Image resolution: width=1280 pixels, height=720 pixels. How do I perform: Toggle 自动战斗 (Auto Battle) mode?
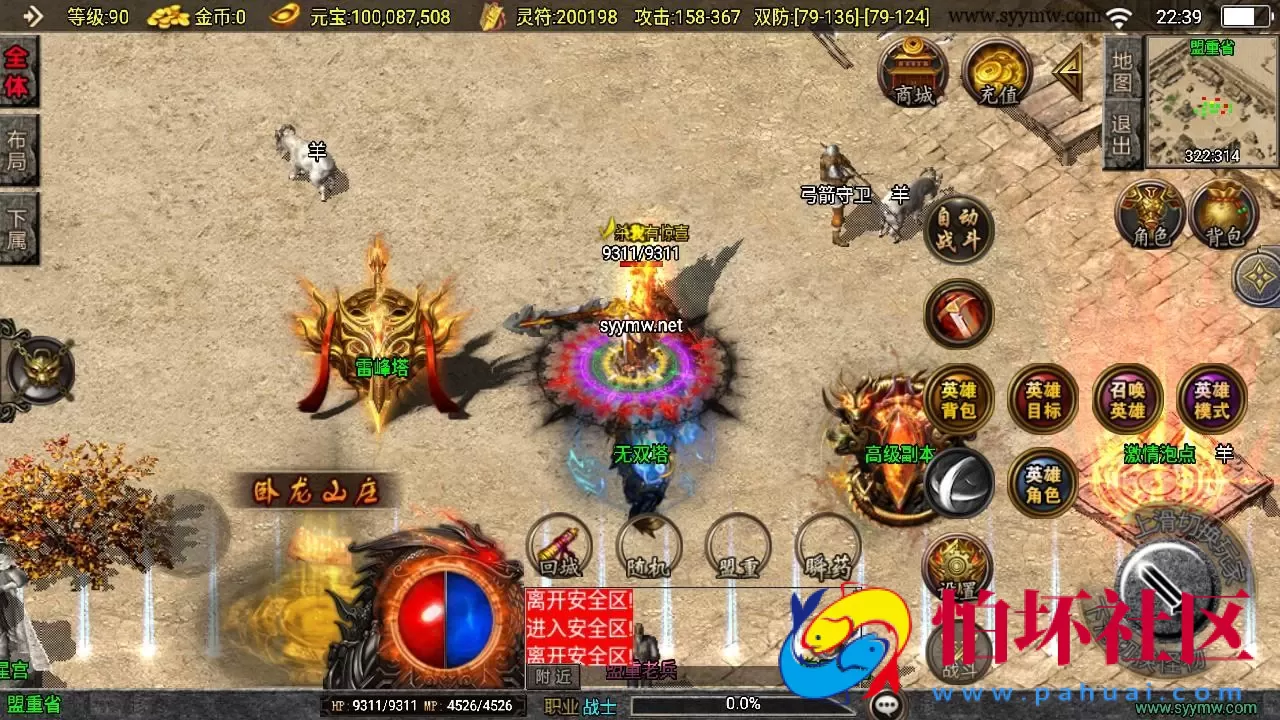pos(958,229)
